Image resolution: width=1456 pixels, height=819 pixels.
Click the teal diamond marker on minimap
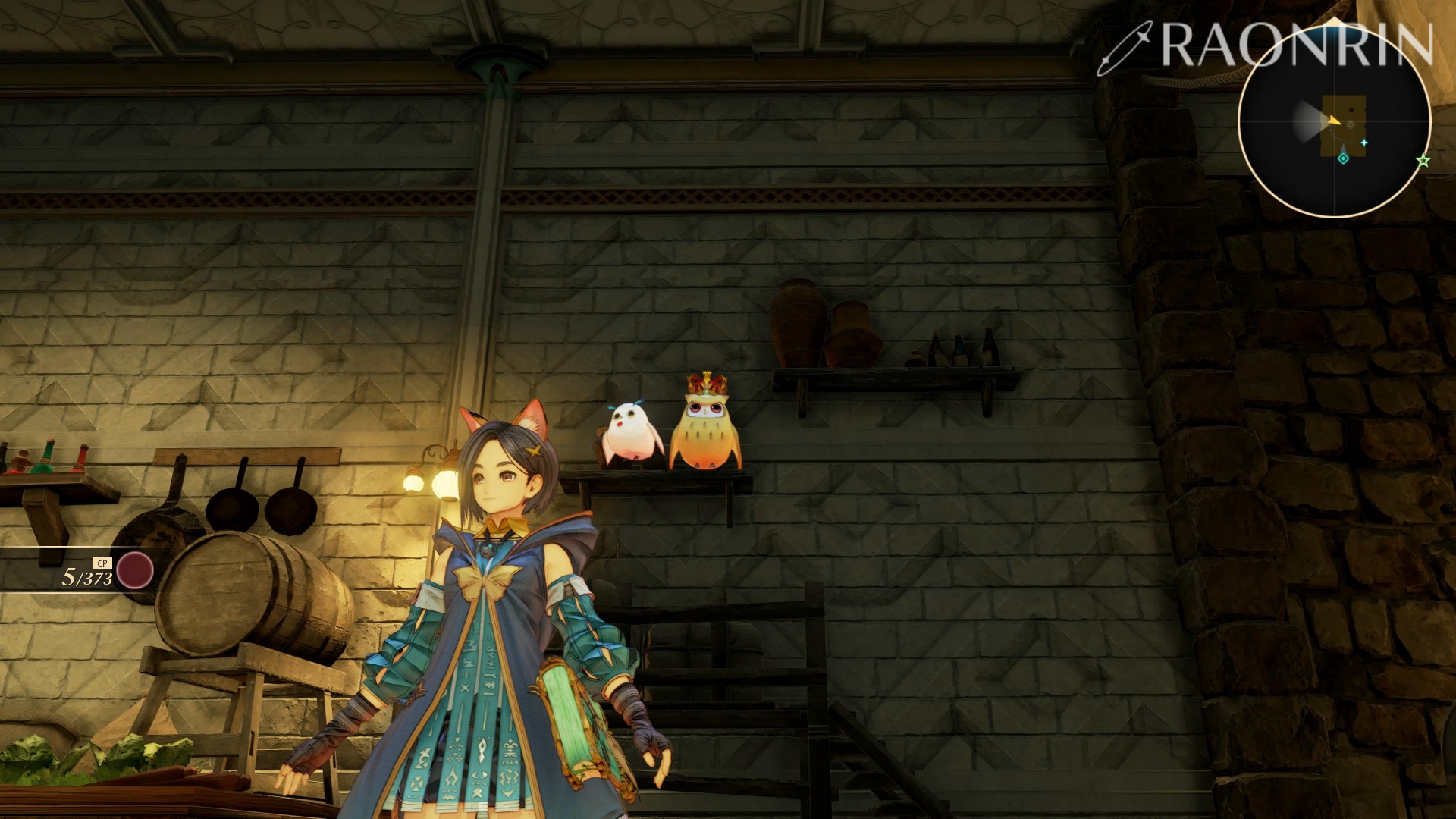[1343, 158]
